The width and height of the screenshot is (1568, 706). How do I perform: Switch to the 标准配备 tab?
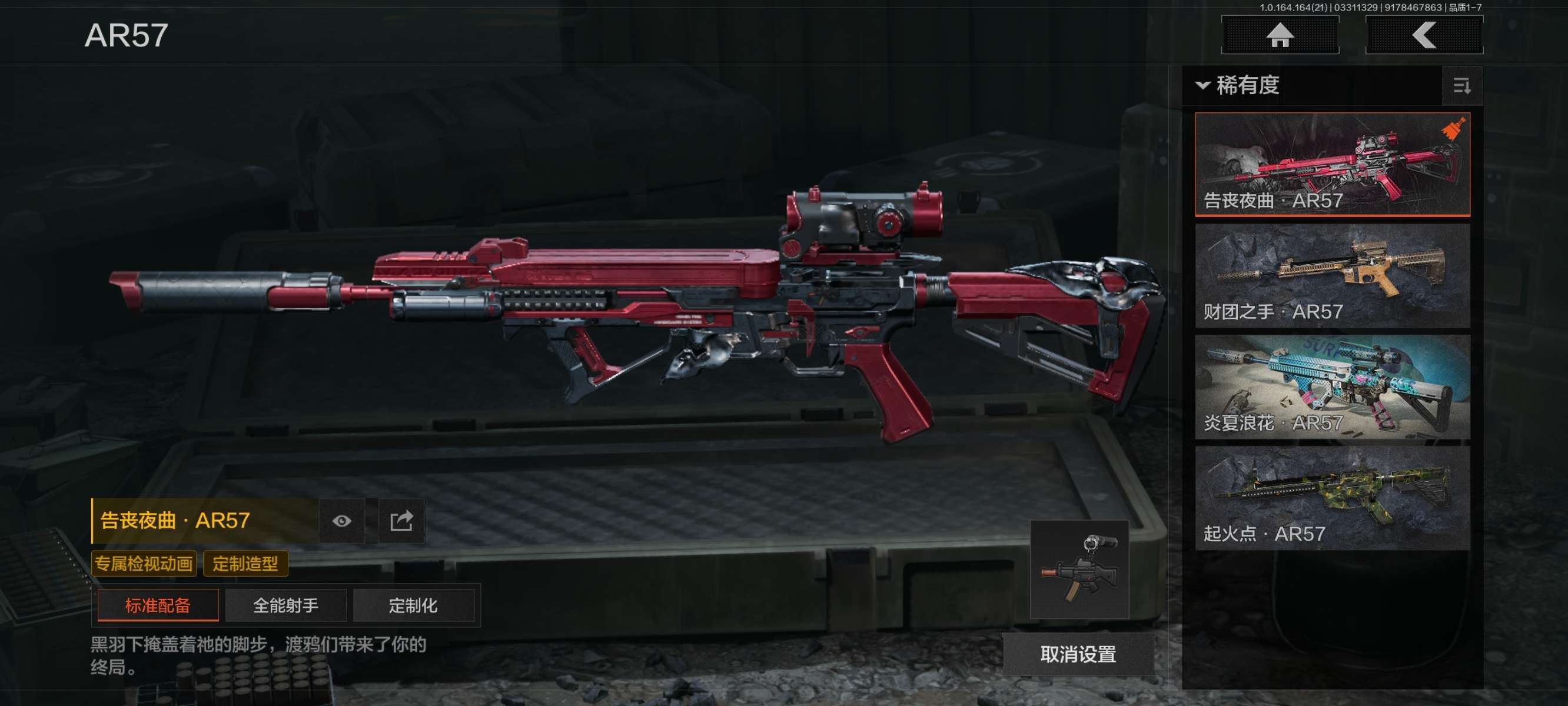158,605
